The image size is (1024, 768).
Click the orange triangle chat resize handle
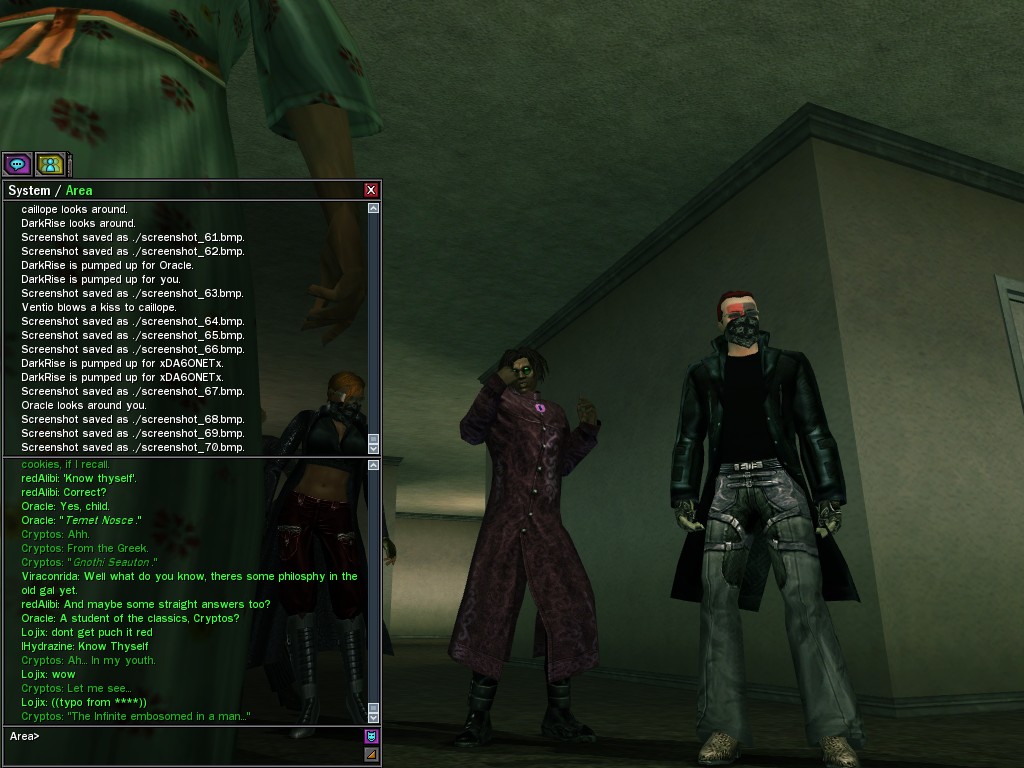pyautogui.click(x=372, y=754)
